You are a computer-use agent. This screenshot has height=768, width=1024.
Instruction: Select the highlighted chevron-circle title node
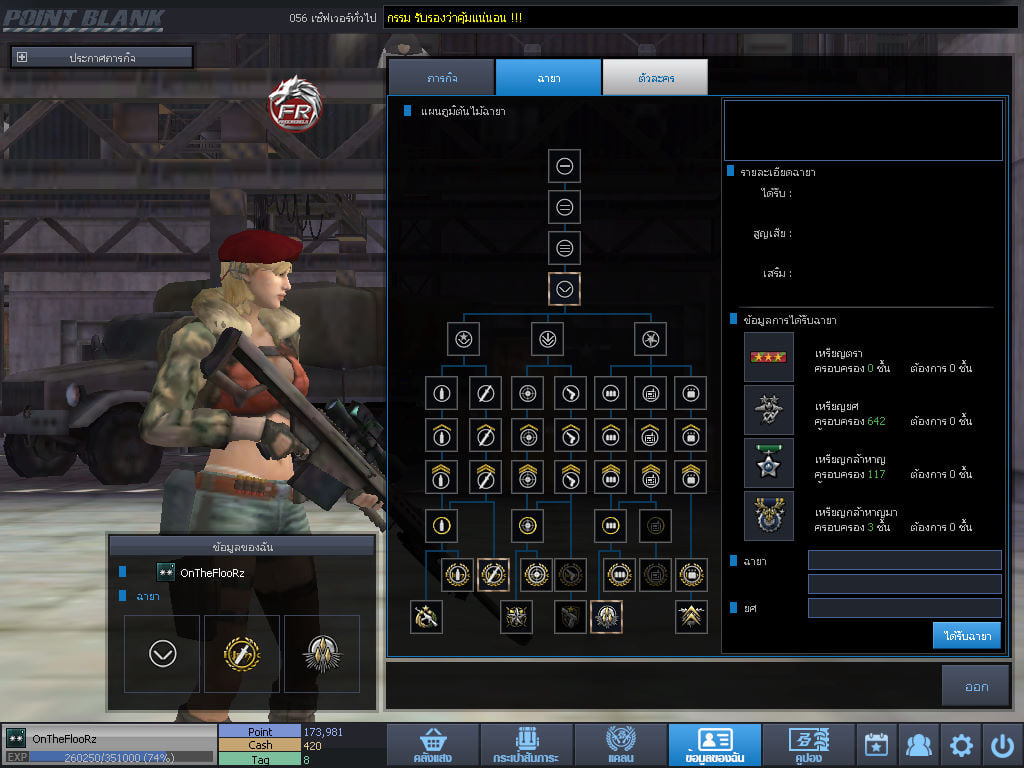tap(565, 289)
